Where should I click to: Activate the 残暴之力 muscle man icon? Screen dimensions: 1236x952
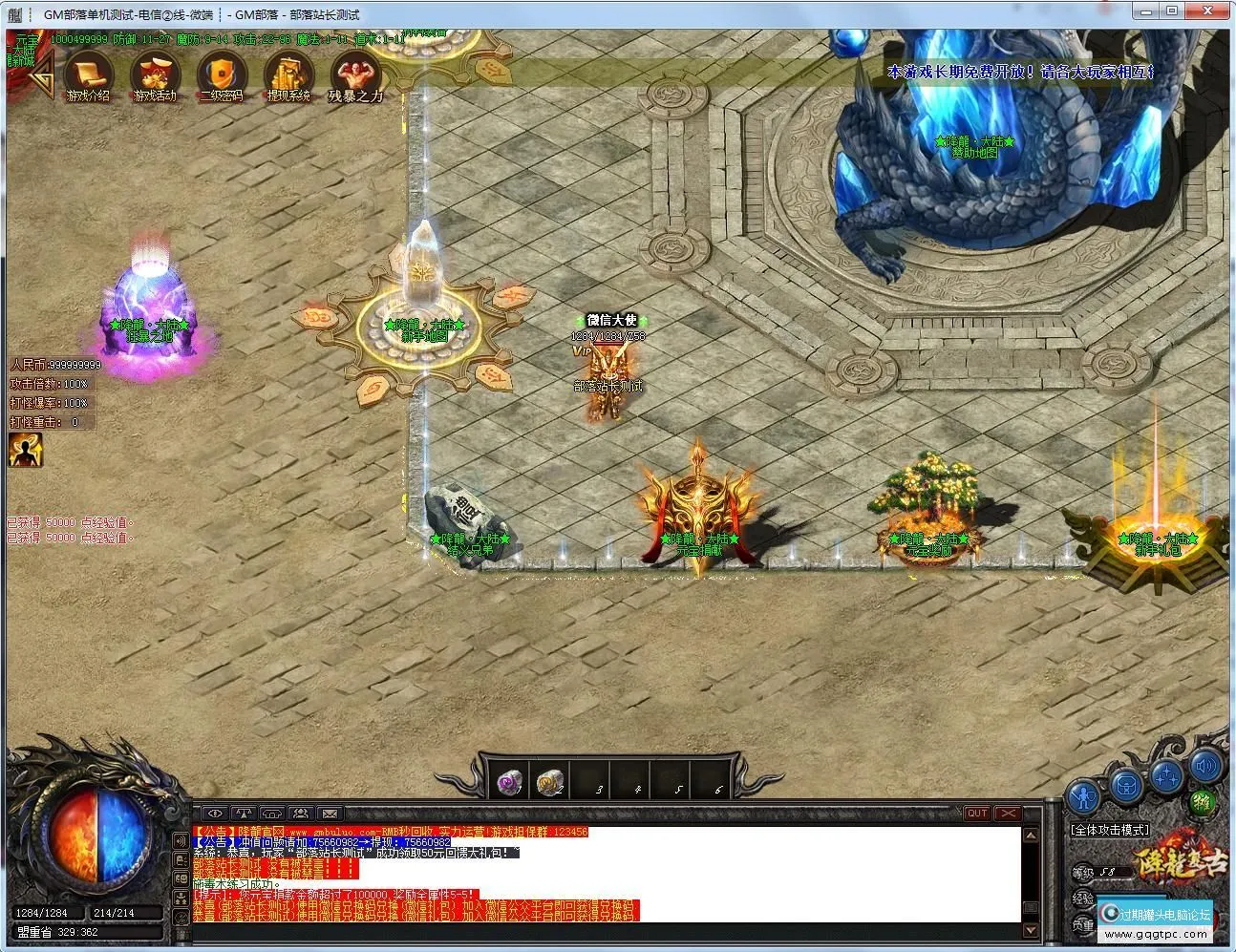(x=355, y=74)
